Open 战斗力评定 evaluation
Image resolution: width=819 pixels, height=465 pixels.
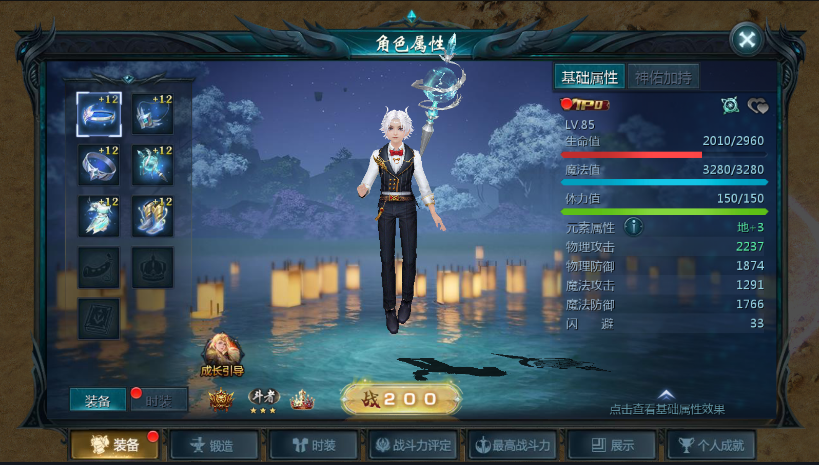coord(411,445)
